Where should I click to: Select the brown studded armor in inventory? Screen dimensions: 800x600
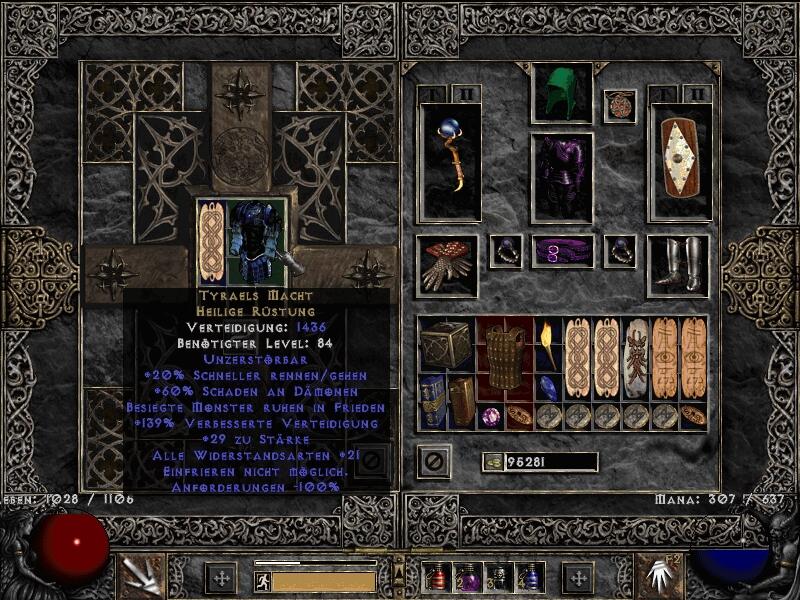click(x=505, y=357)
